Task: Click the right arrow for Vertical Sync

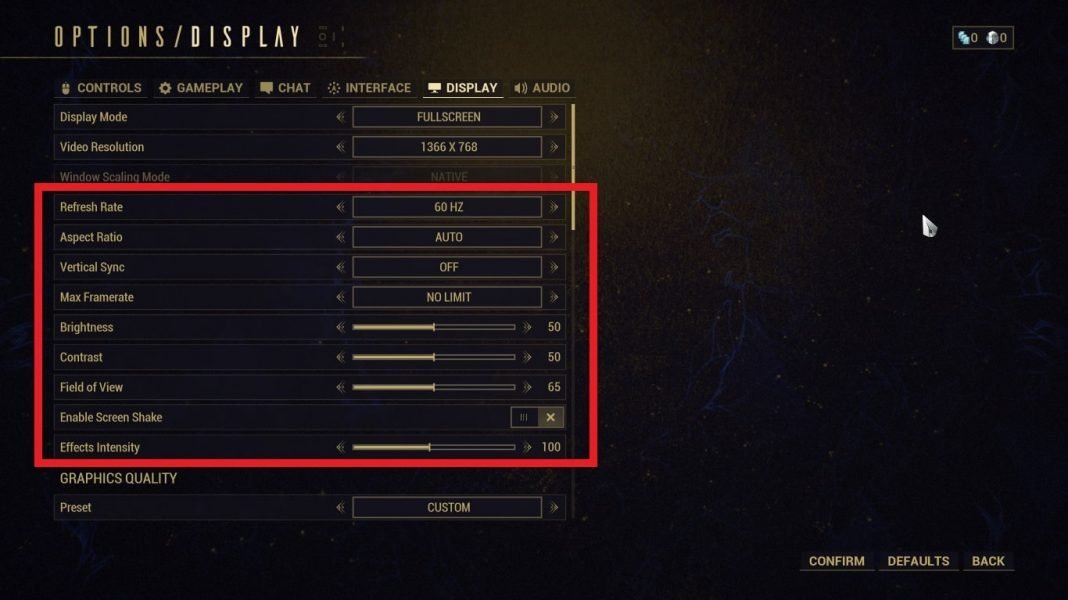Action: pyautogui.click(x=553, y=267)
